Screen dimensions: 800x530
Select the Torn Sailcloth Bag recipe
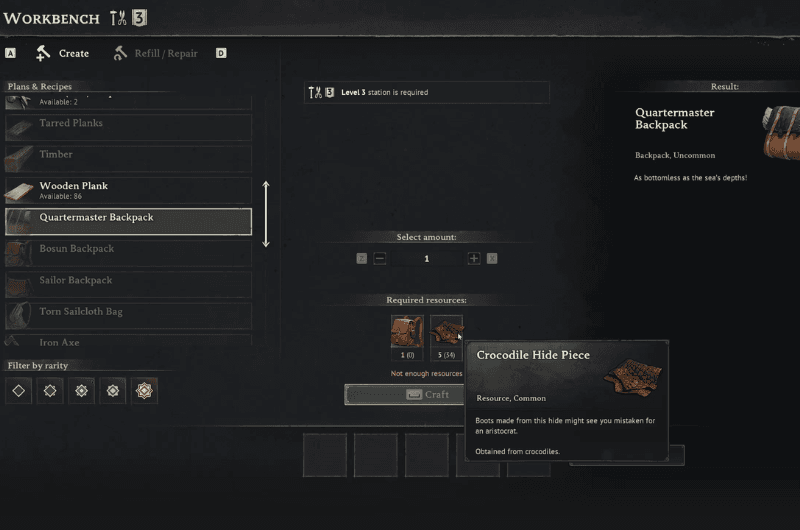(128, 315)
